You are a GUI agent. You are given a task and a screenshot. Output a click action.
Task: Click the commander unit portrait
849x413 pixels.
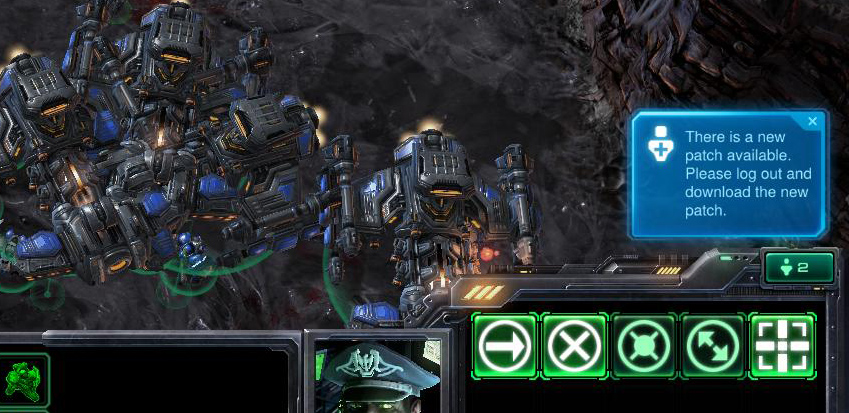[x=377, y=375]
